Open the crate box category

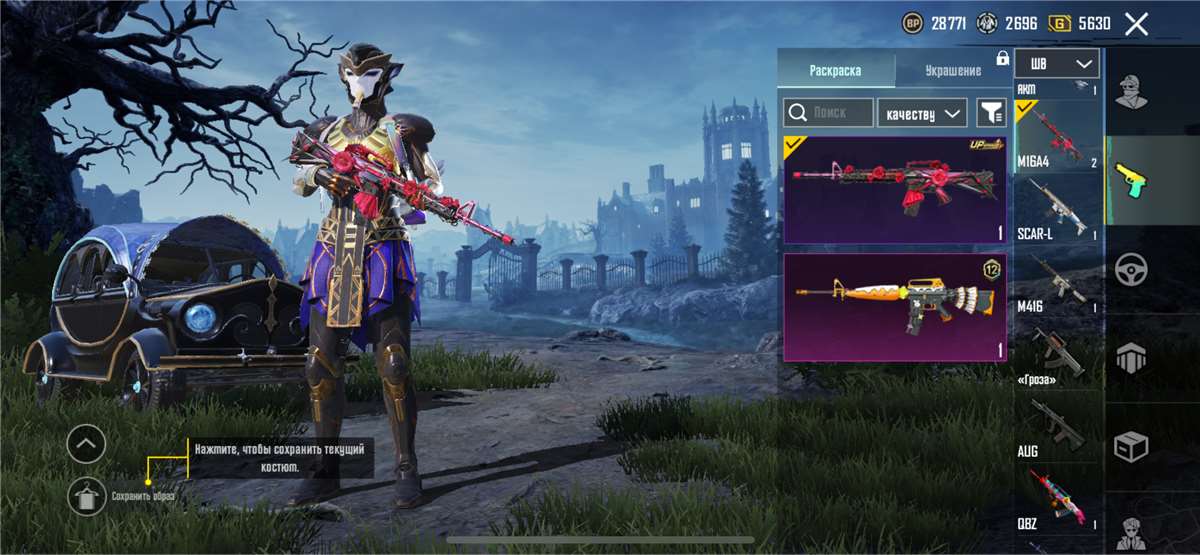pos(1132,447)
